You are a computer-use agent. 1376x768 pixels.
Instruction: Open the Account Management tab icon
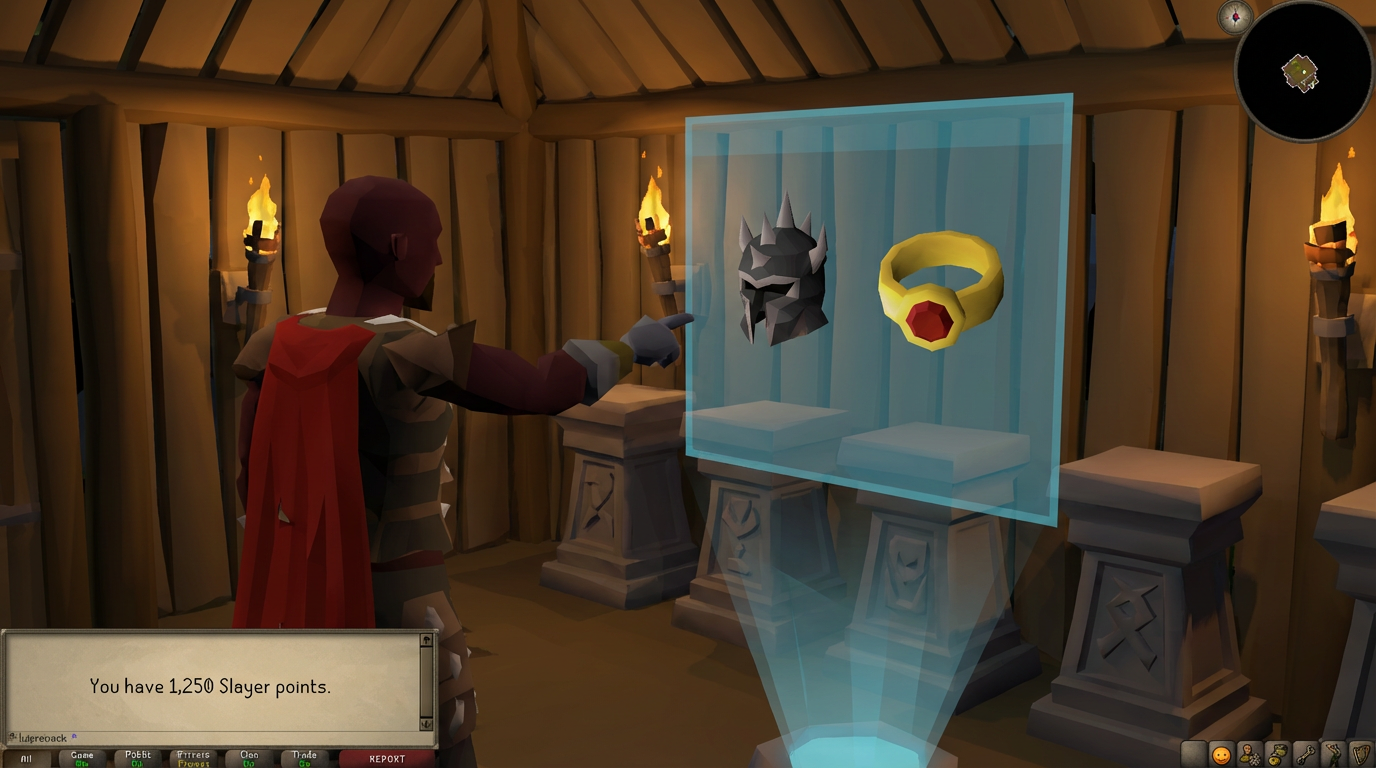pyautogui.click(x=1248, y=755)
